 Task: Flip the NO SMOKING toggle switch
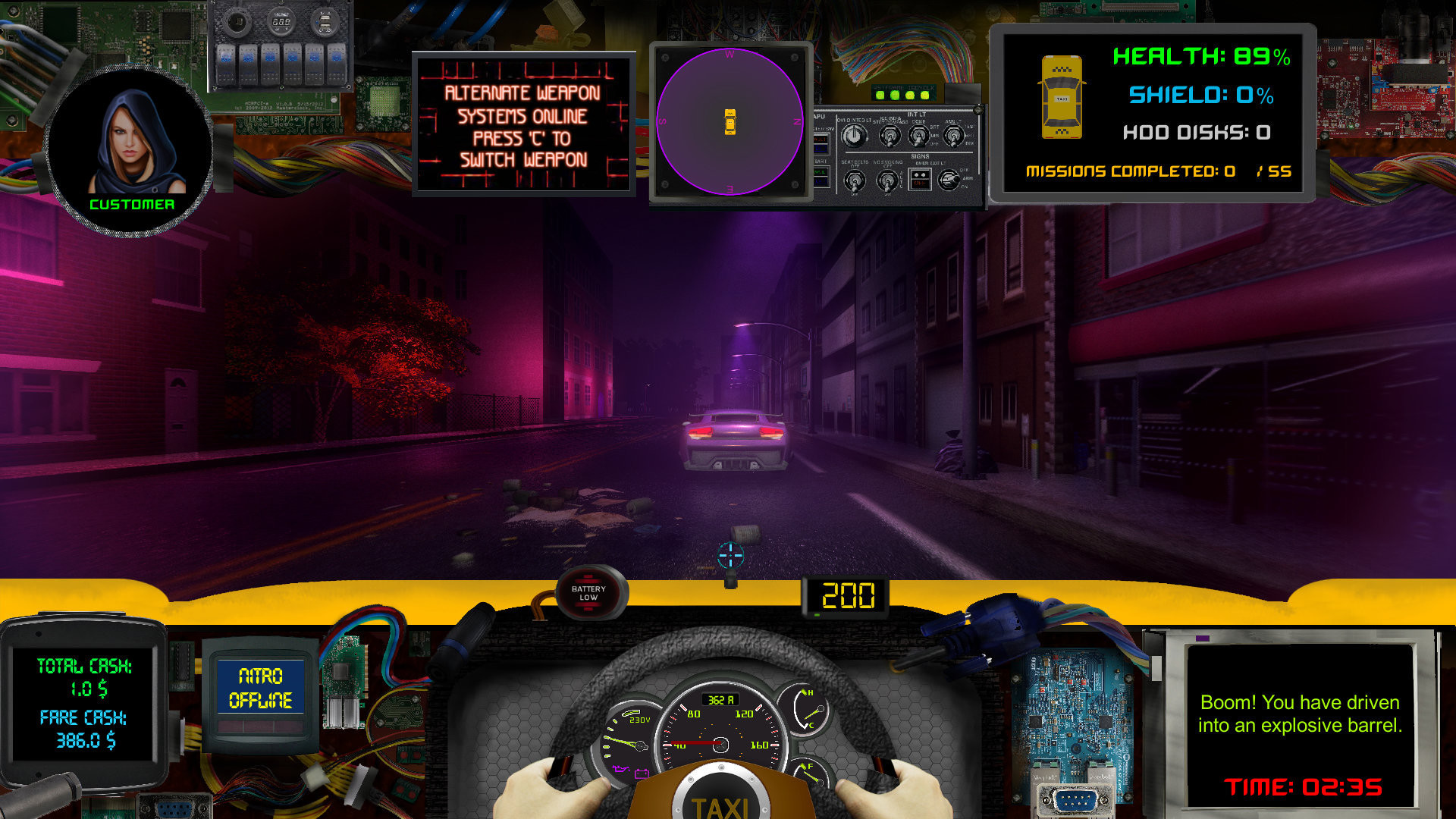tap(888, 180)
